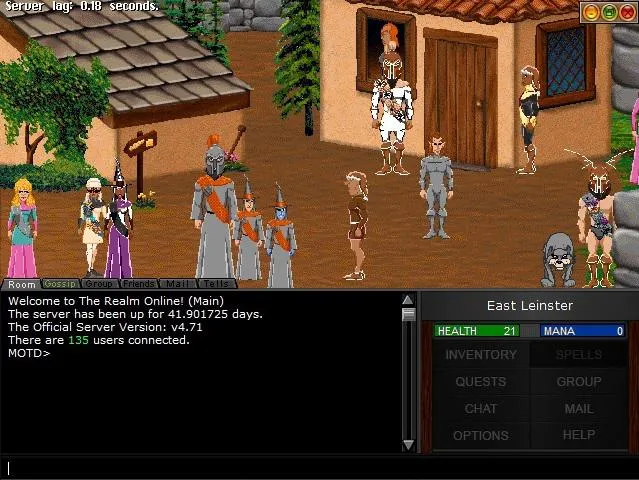Check the Mail menu button
This screenshot has height=480, width=639.
[578, 409]
